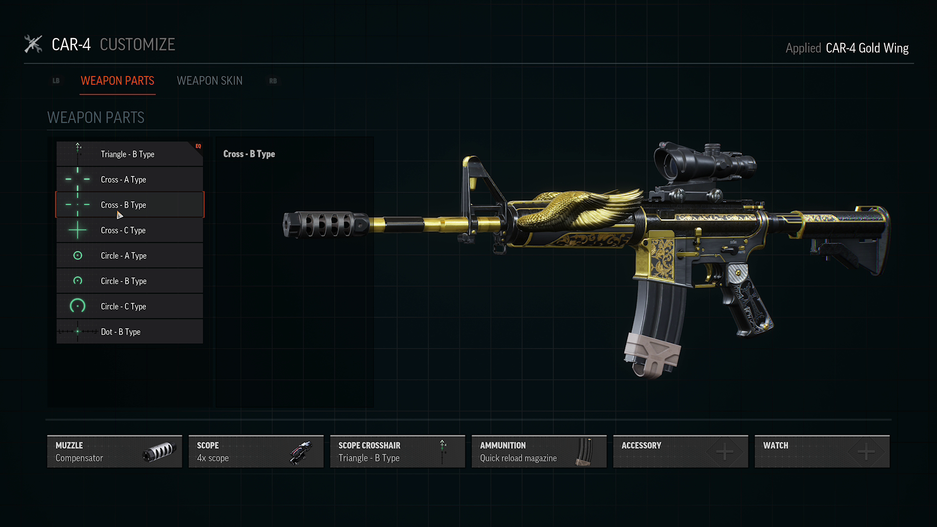Image resolution: width=937 pixels, height=527 pixels.
Task: Choose the Dot - B Type crosshair
Action: [129, 332]
